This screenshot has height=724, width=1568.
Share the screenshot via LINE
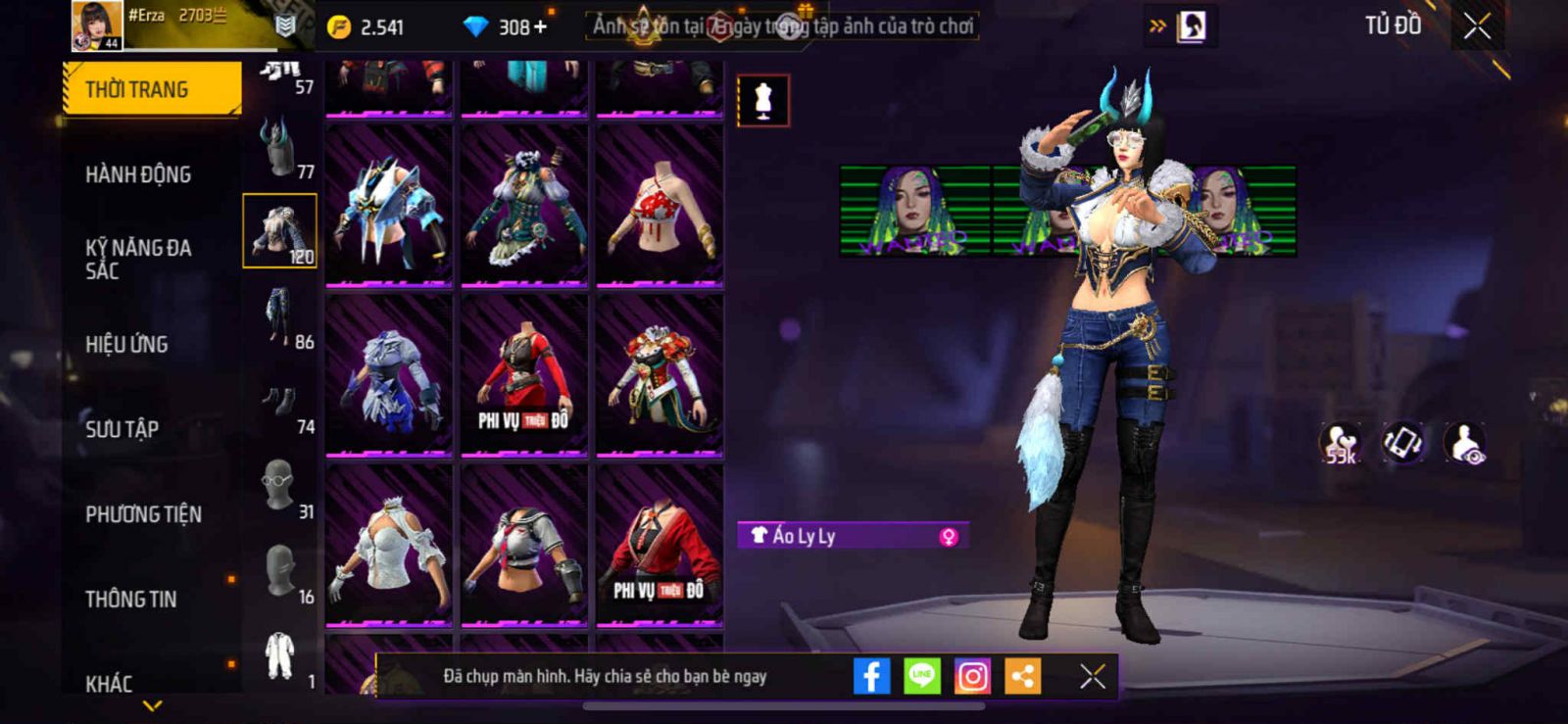(921, 676)
